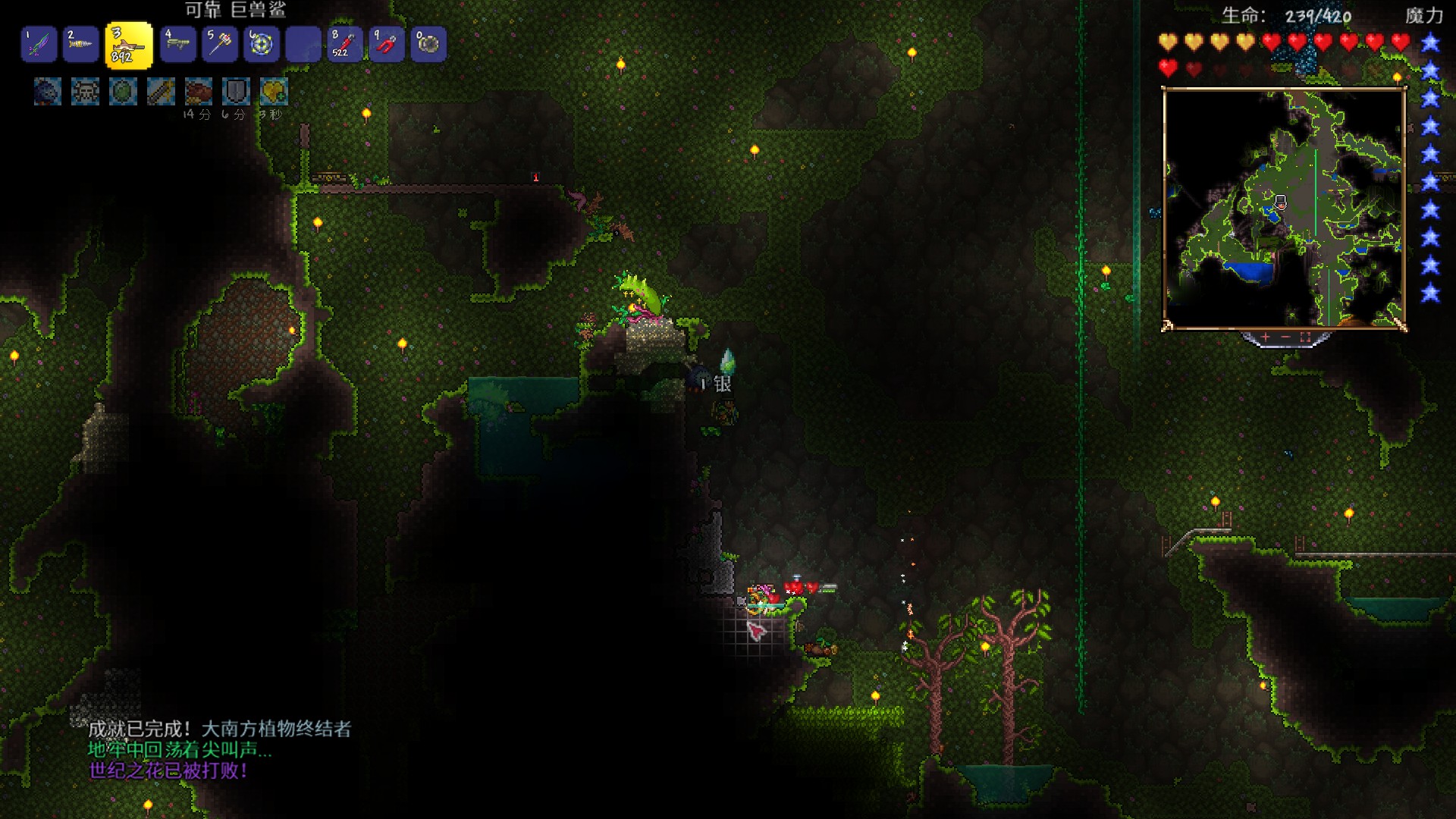Click the skull and crossbones buff icon
This screenshot has width=1456, height=819.
point(85,93)
